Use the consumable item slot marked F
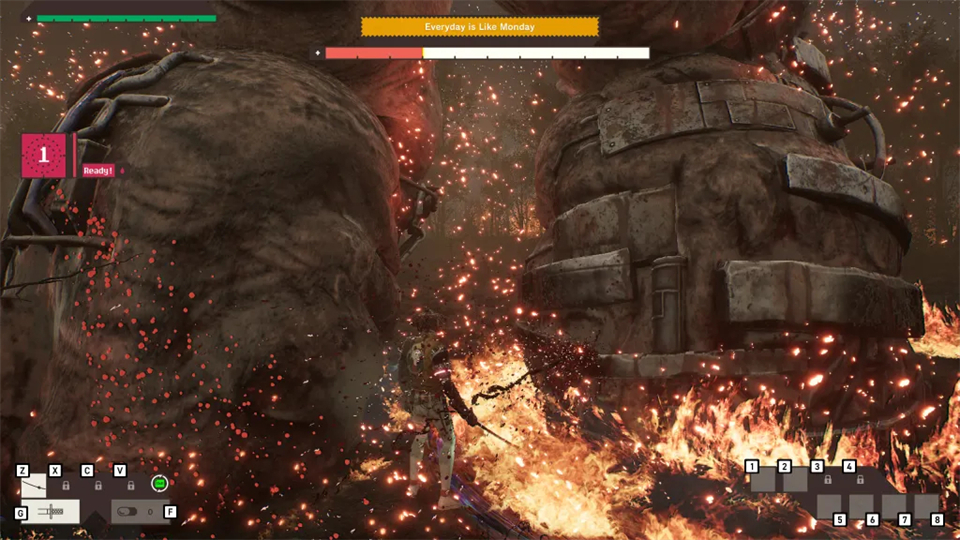 [139, 512]
